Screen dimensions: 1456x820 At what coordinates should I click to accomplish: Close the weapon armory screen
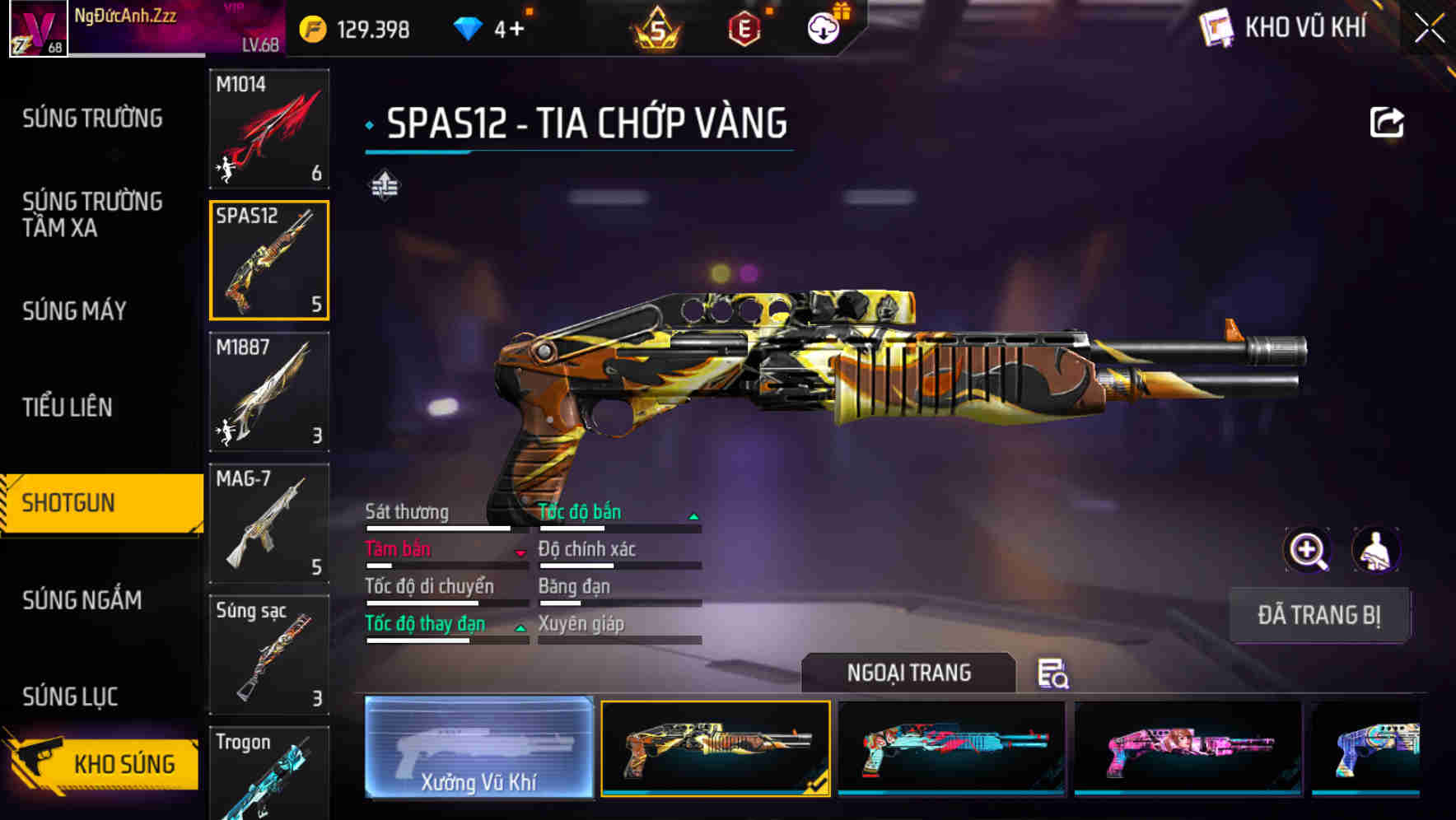point(1429,29)
